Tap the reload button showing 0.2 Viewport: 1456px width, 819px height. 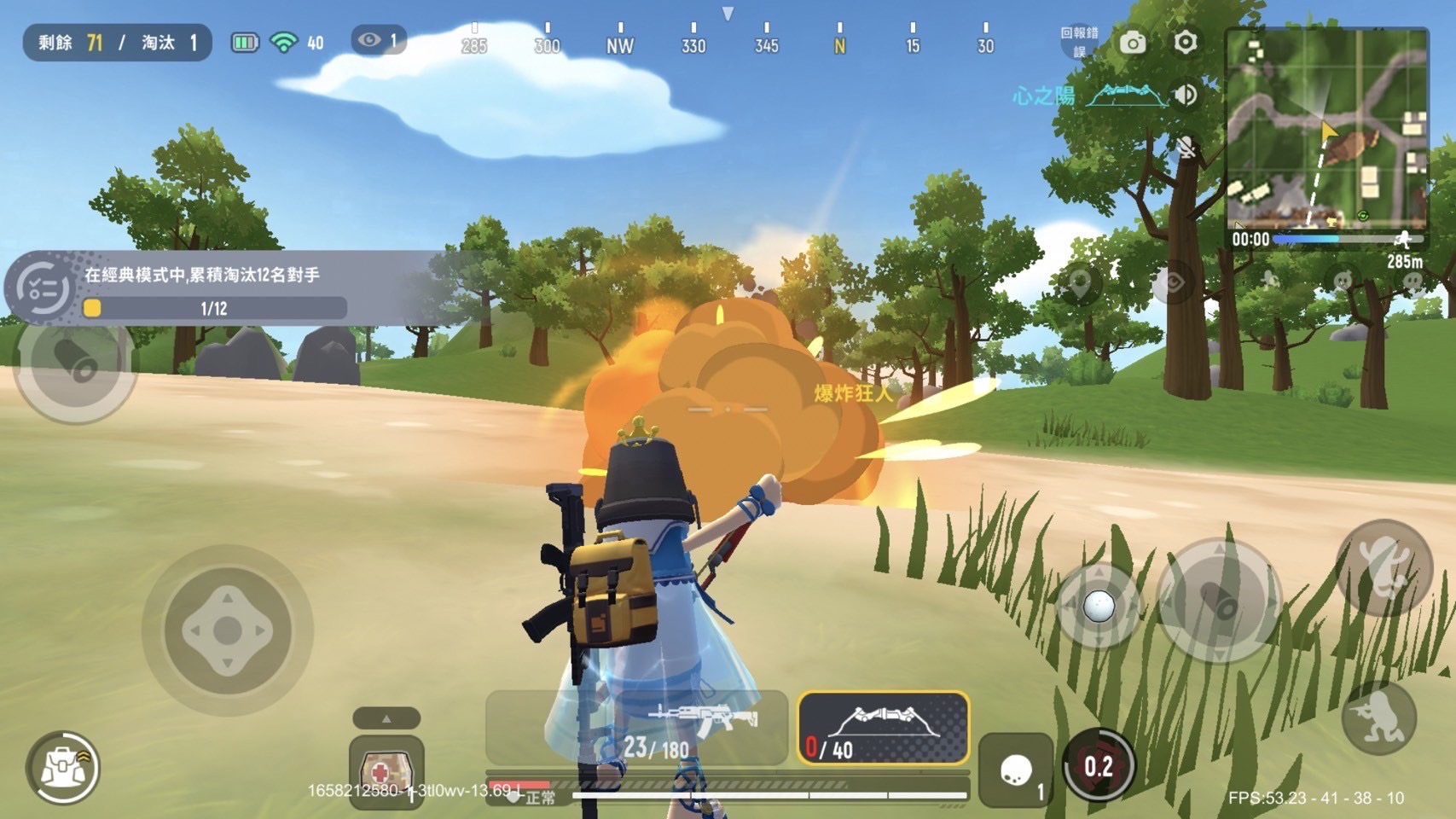(1099, 766)
